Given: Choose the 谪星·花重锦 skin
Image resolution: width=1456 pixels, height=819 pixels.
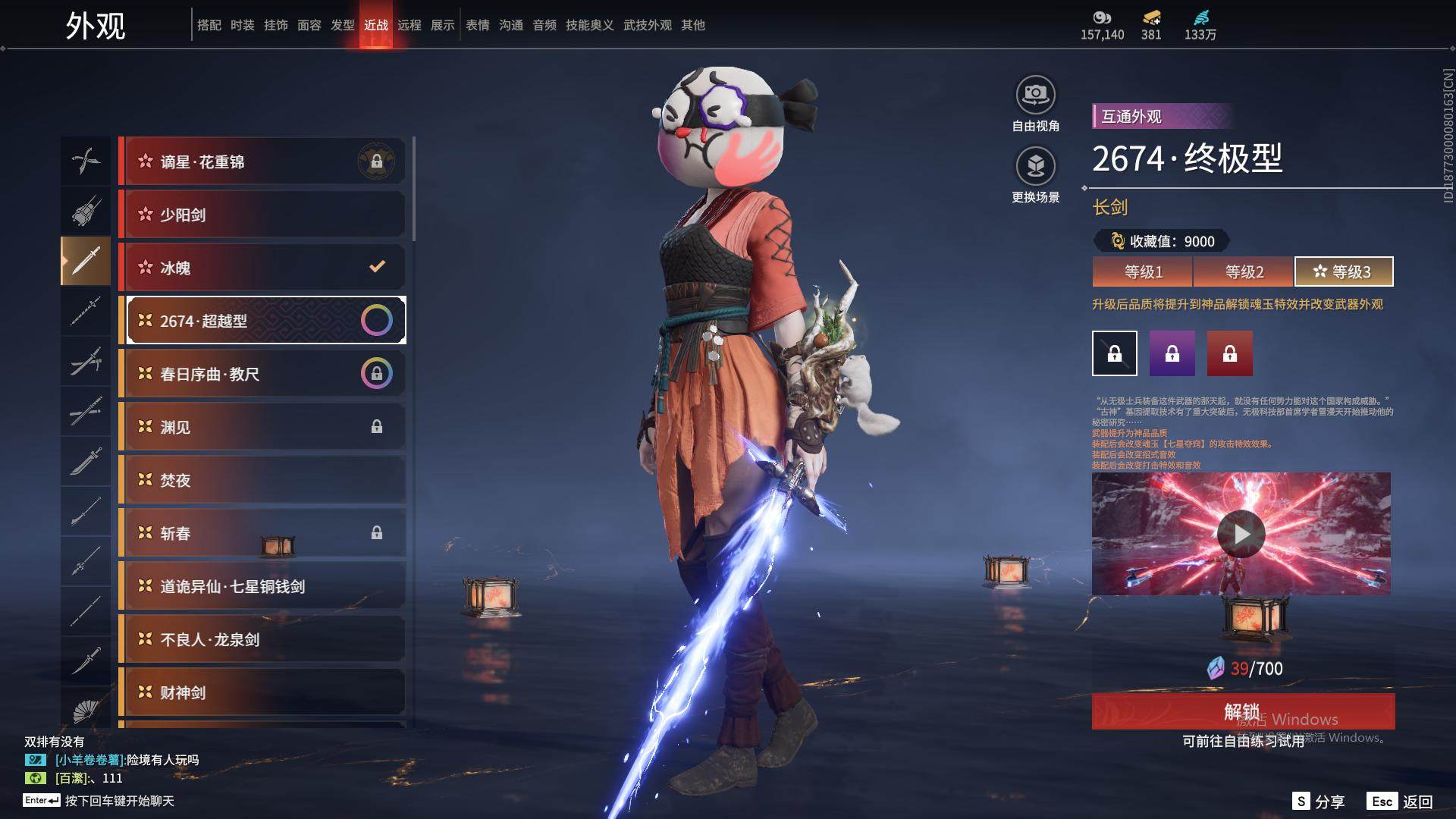Looking at the screenshot, I should (262, 162).
